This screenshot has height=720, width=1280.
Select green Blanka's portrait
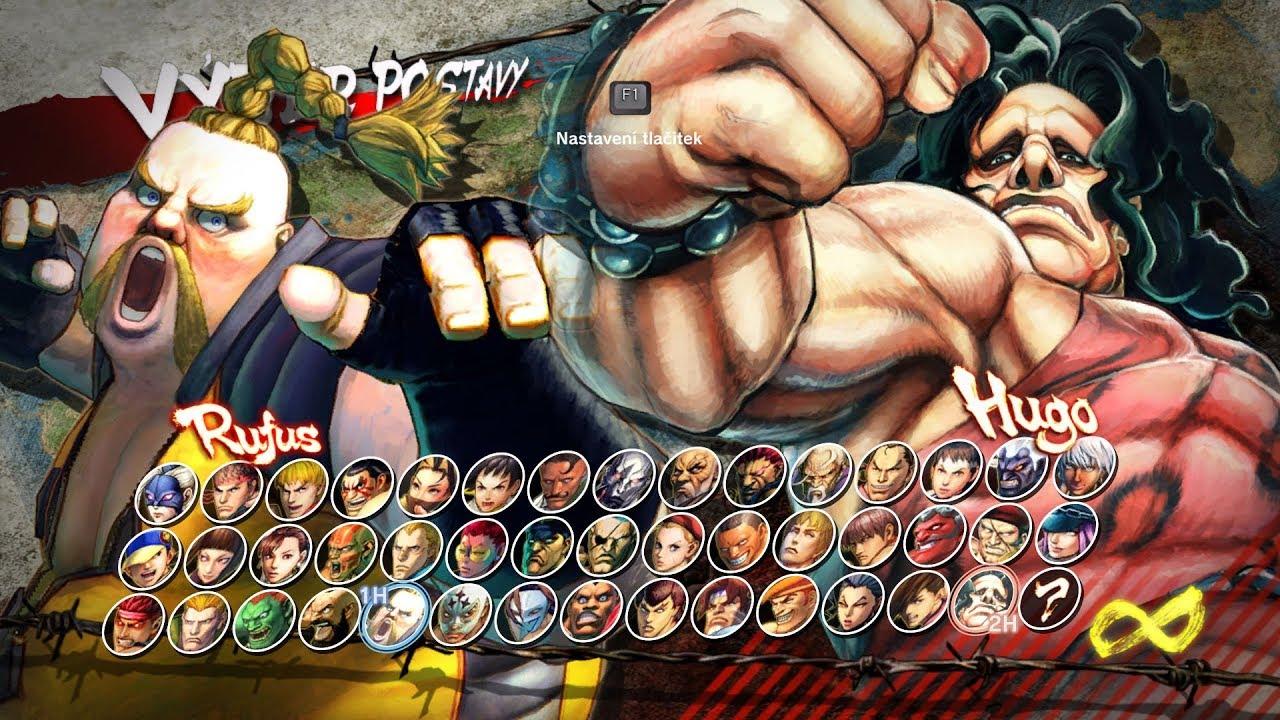[x=263, y=619]
